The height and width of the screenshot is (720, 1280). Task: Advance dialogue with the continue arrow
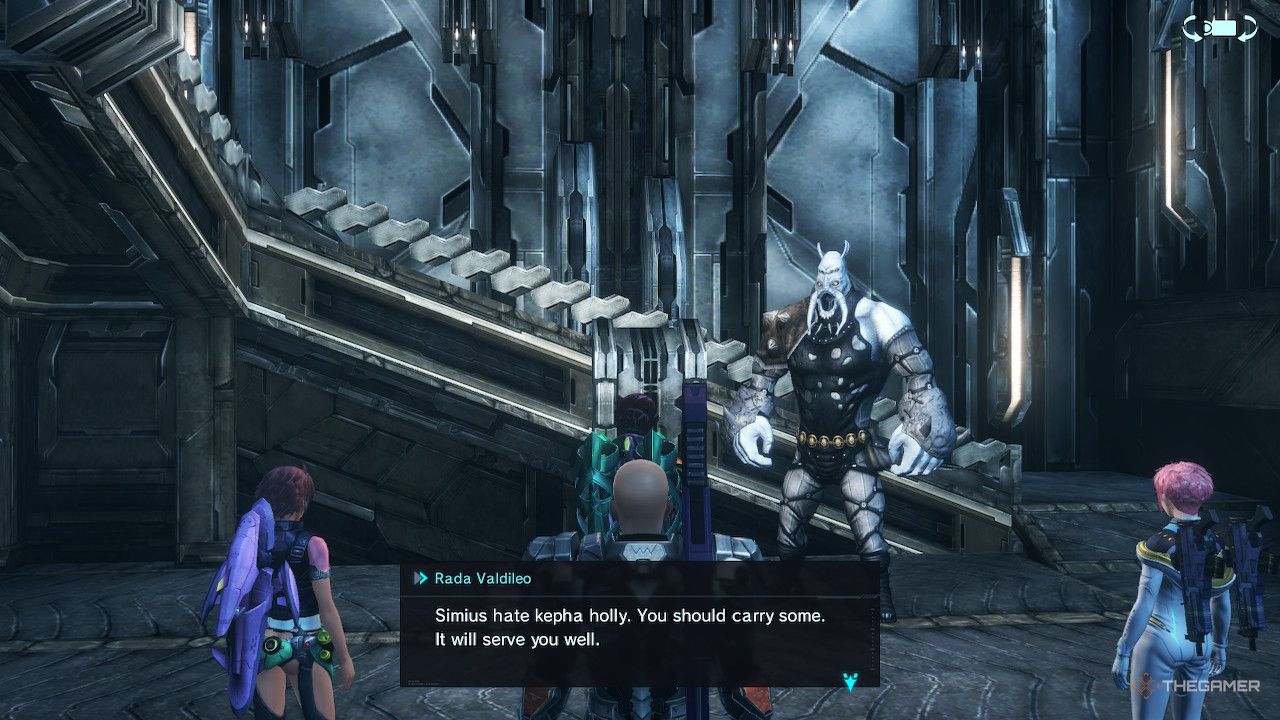850,681
